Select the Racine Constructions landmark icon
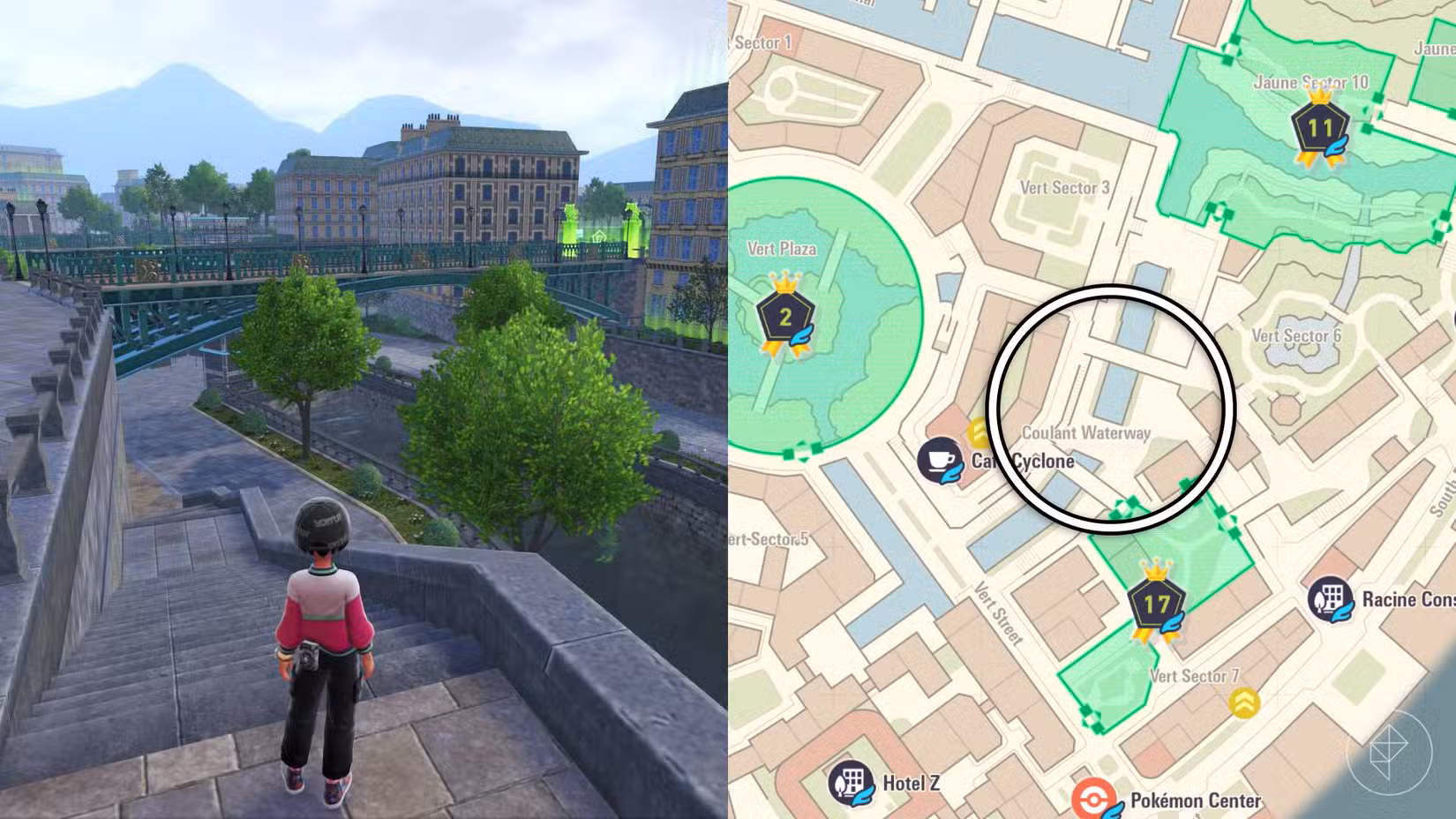1456x819 pixels. (1332, 598)
